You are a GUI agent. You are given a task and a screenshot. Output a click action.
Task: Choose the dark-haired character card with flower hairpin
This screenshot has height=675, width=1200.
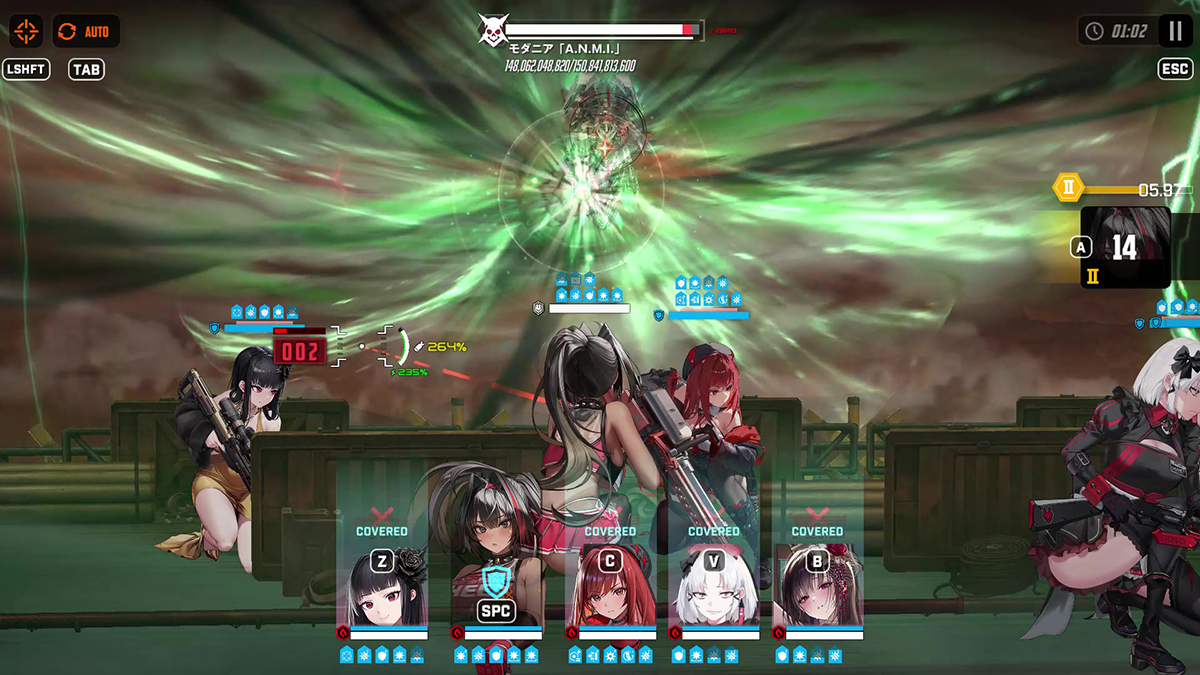818,588
